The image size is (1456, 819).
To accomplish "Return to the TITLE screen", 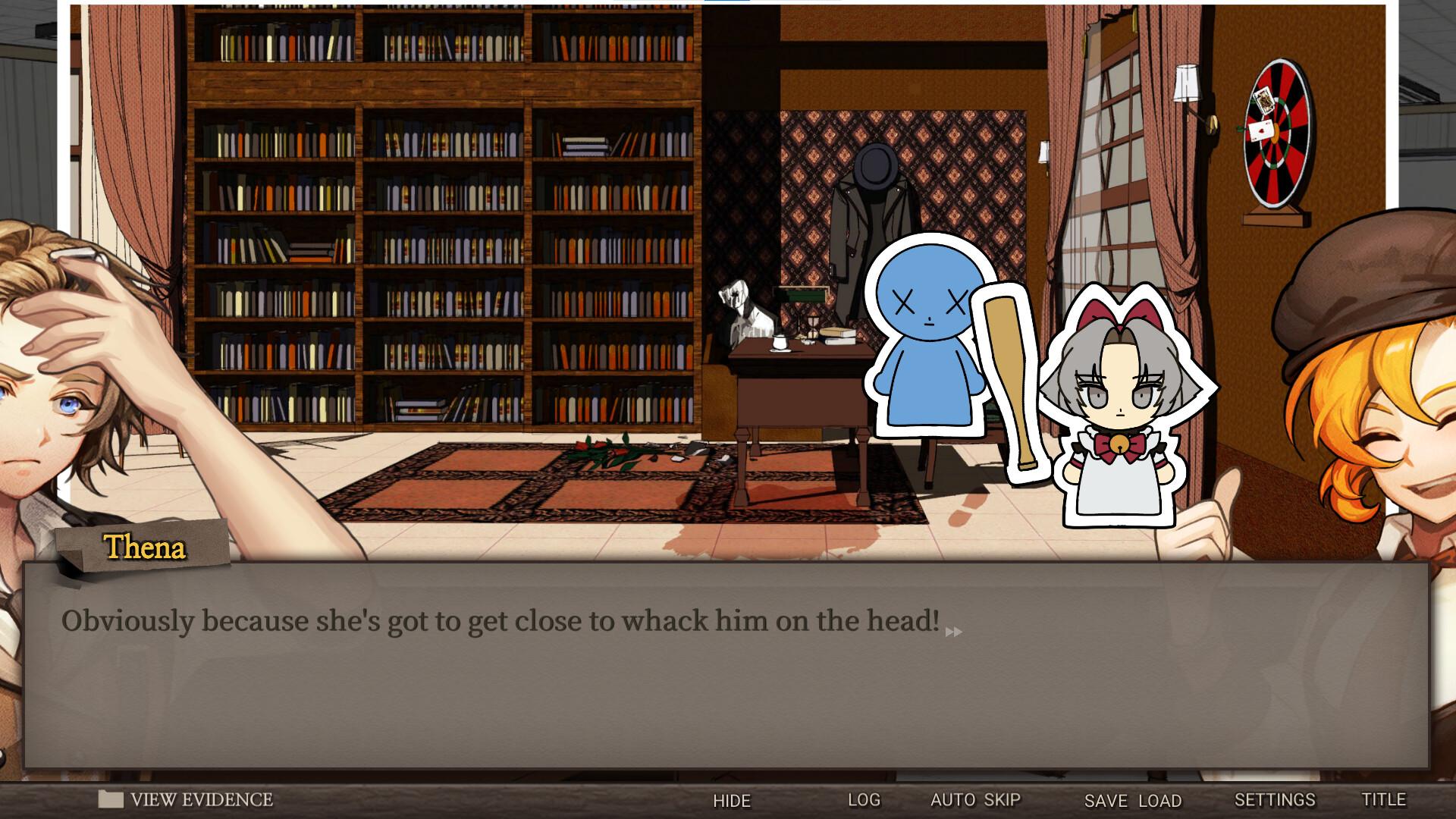I will pyautogui.click(x=1384, y=800).
